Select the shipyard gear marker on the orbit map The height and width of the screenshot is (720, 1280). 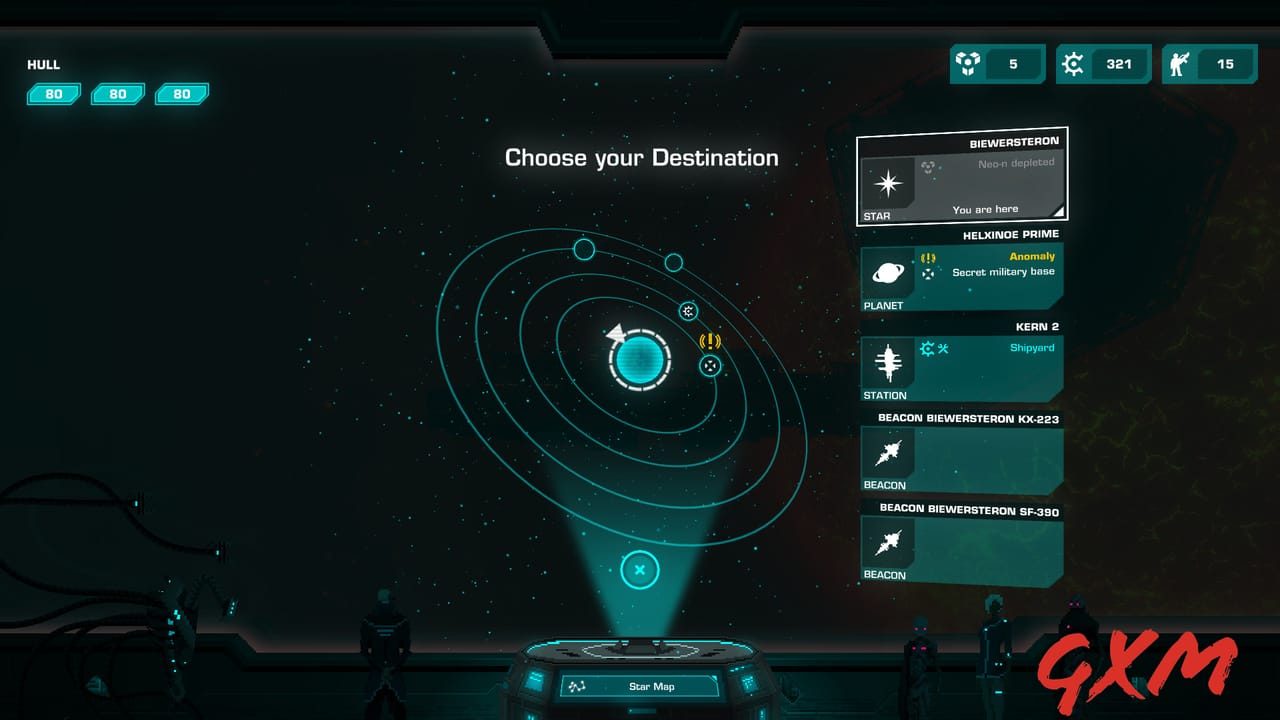click(688, 311)
